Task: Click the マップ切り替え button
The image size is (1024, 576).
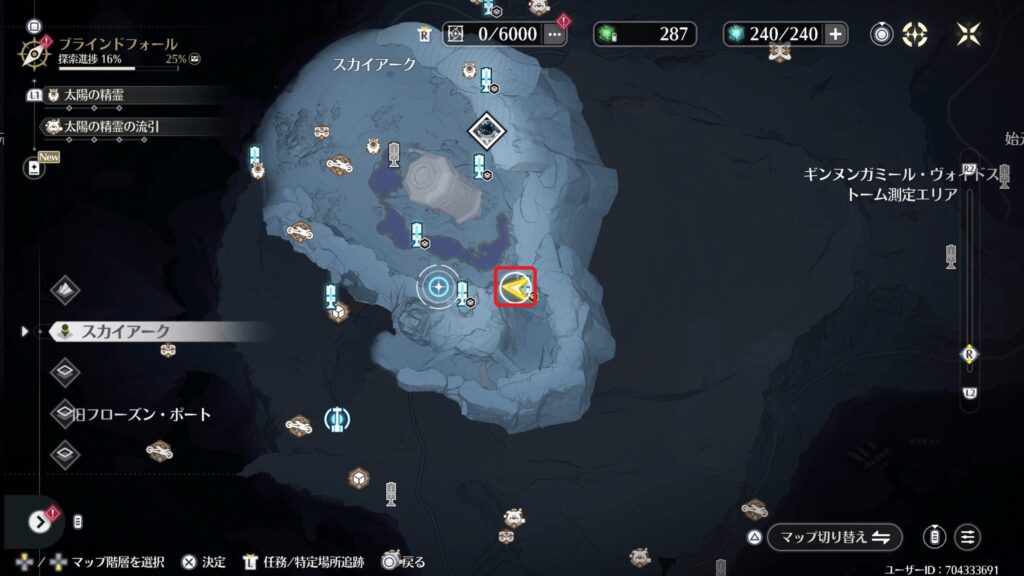Action: 834,537
